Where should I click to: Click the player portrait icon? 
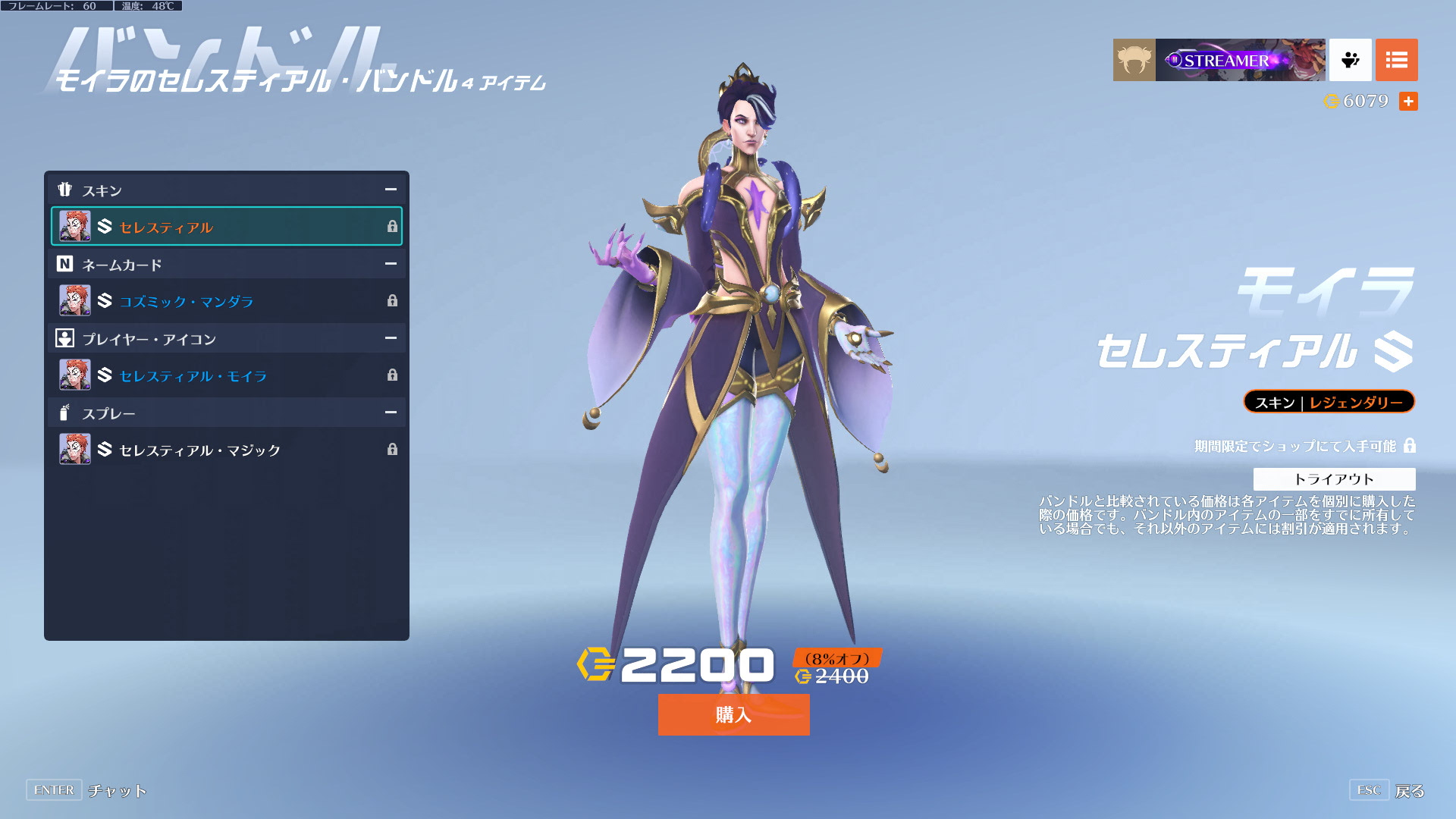(1134, 60)
